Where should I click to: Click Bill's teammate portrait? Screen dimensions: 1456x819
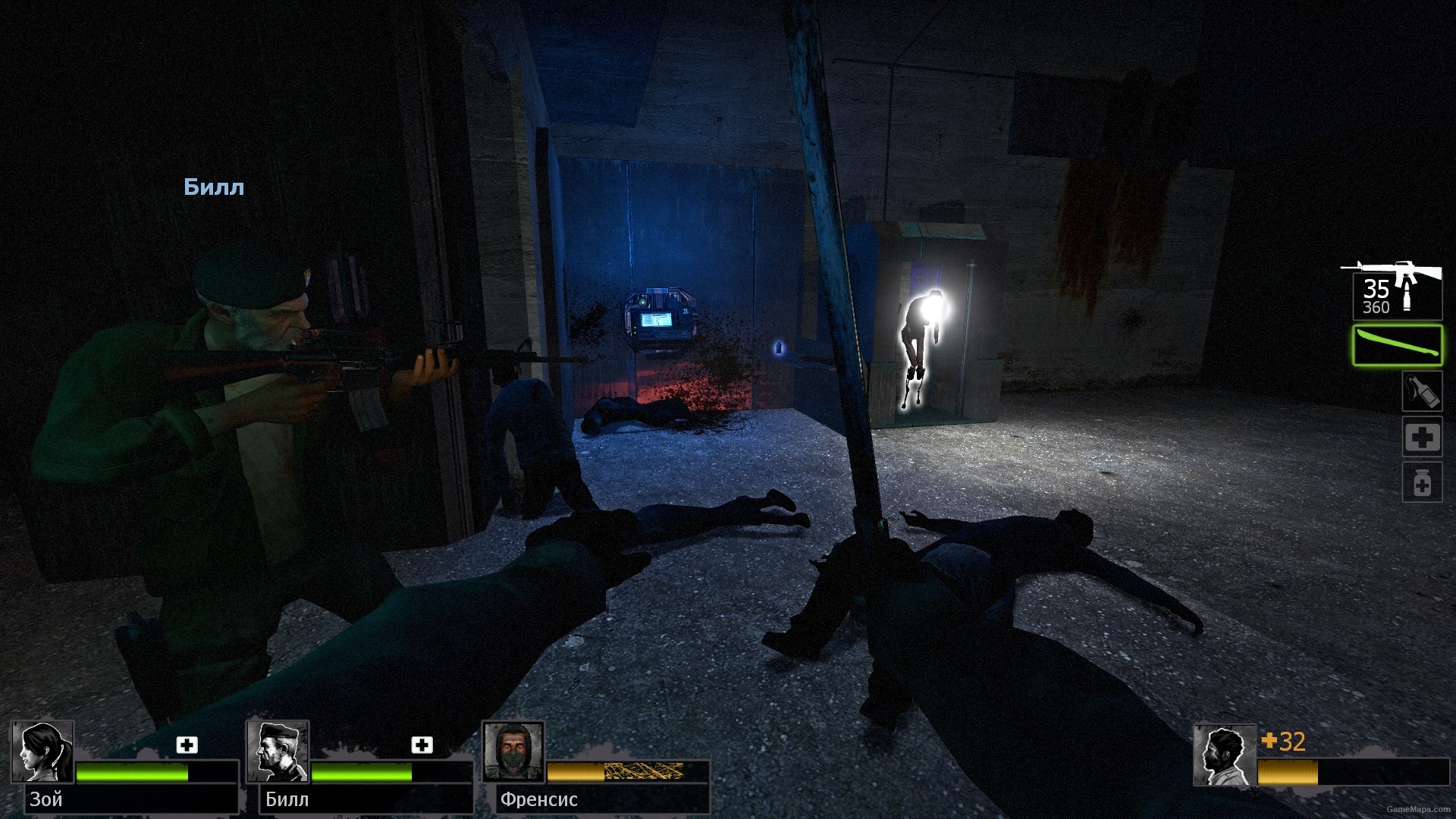tap(278, 752)
